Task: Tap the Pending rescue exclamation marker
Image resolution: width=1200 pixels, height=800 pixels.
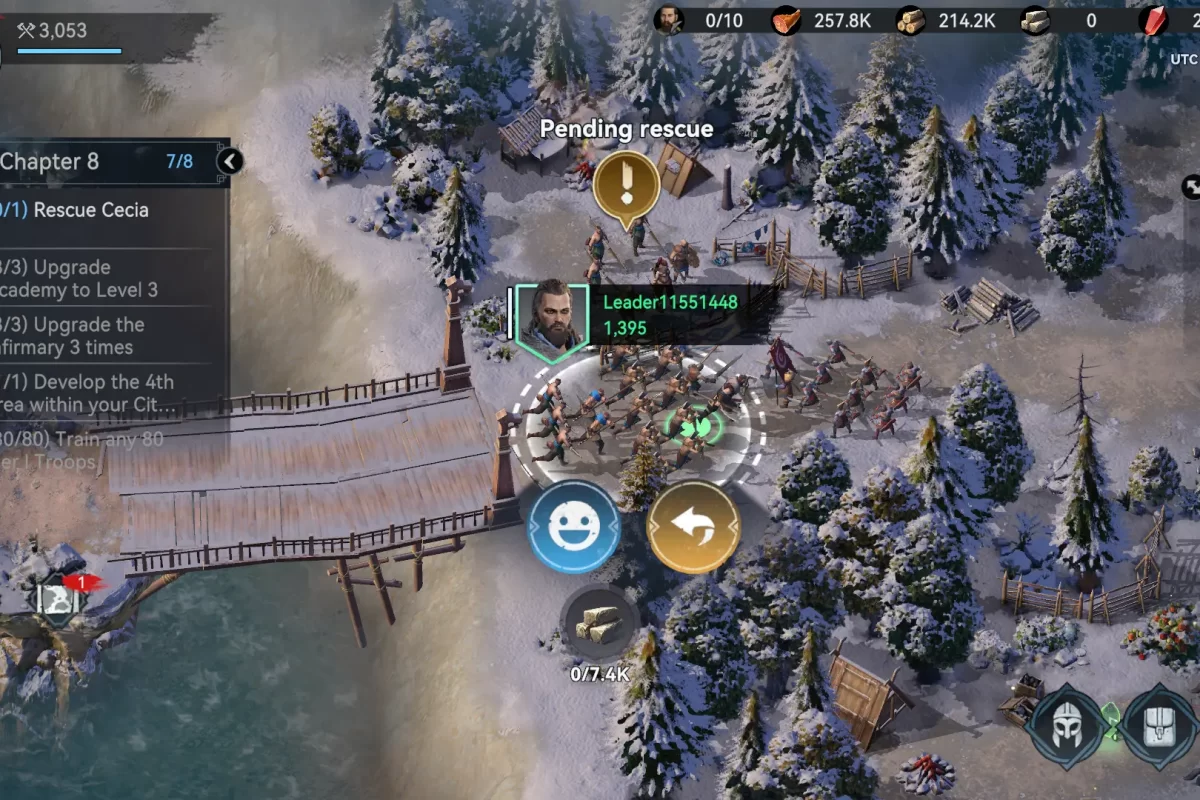Action: point(626,186)
